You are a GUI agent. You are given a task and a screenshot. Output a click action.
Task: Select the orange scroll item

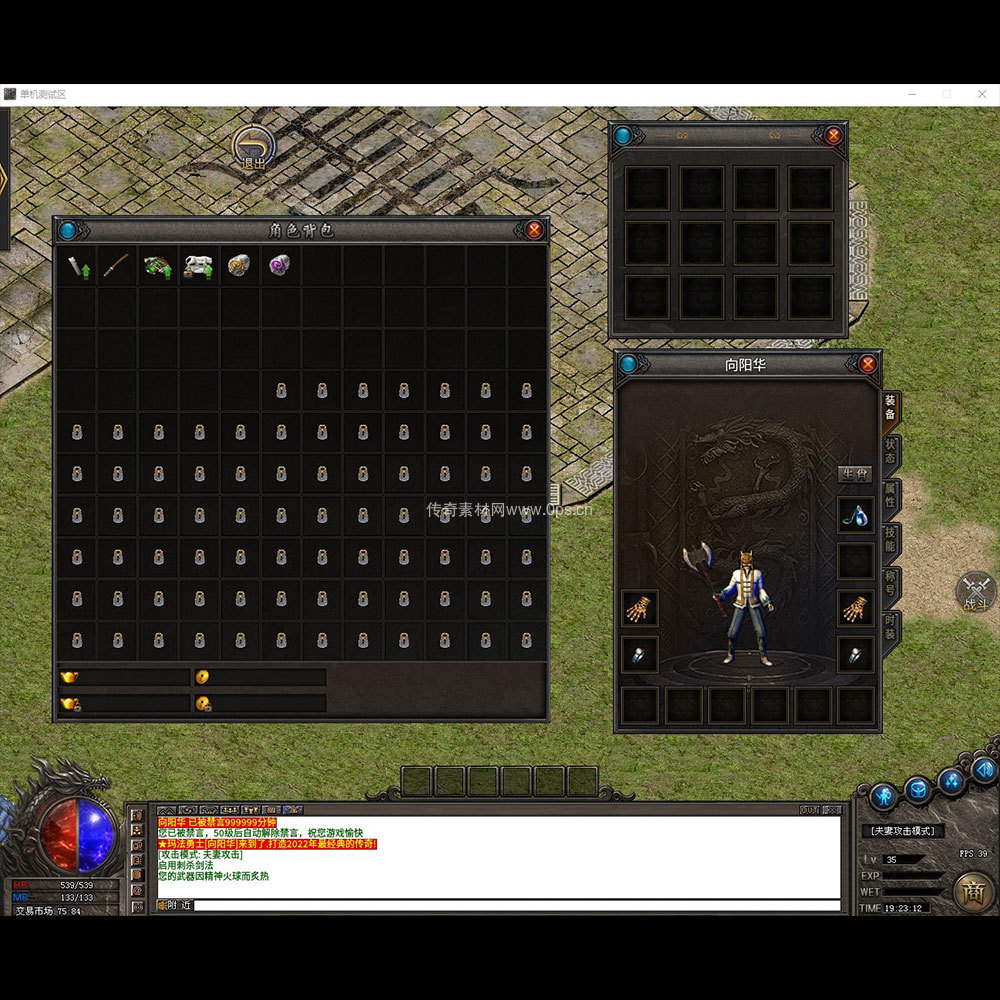tap(239, 266)
